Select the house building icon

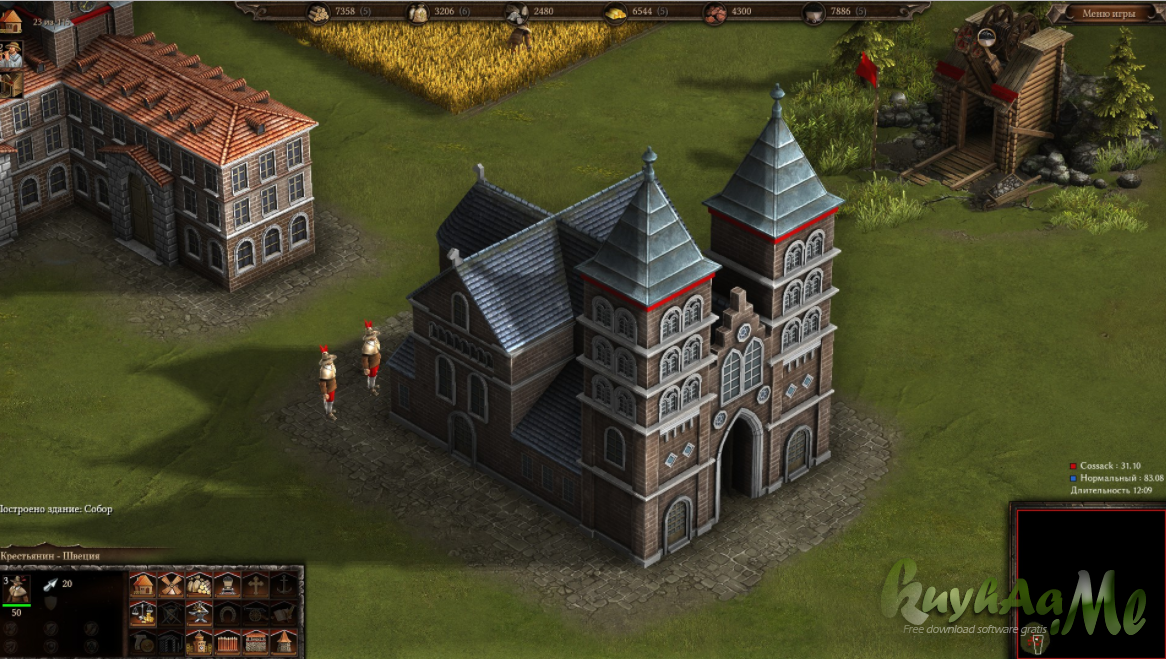tap(143, 585)
